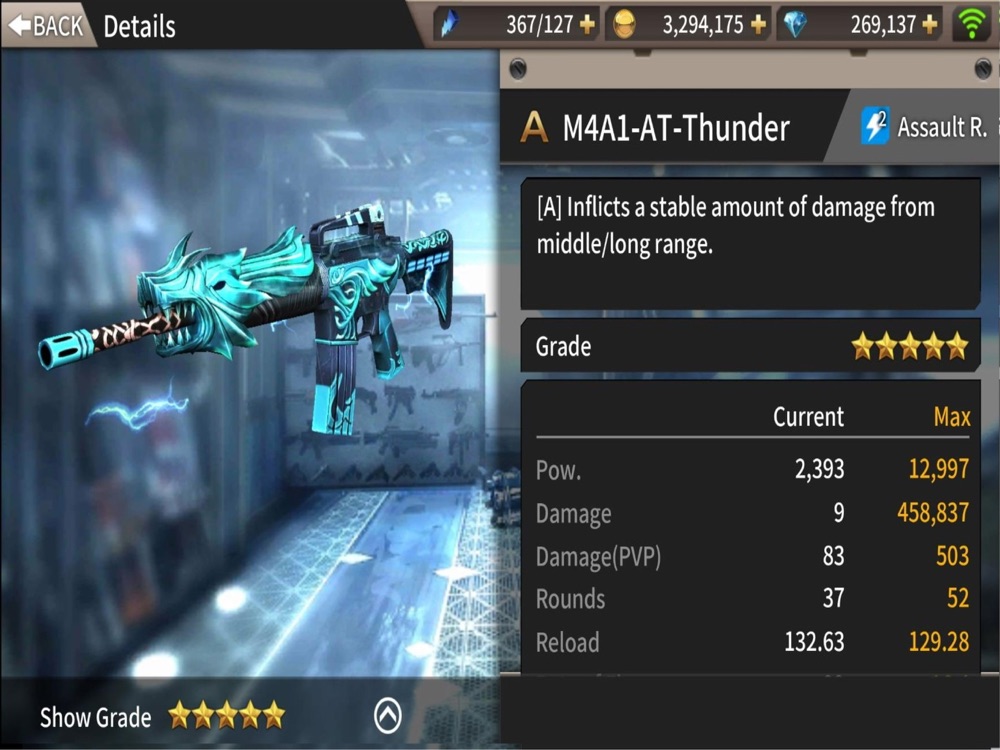Open the Assault R. weapon type tab
The width and height of the screenshot is (1000, 750).
tap(925, 128)
